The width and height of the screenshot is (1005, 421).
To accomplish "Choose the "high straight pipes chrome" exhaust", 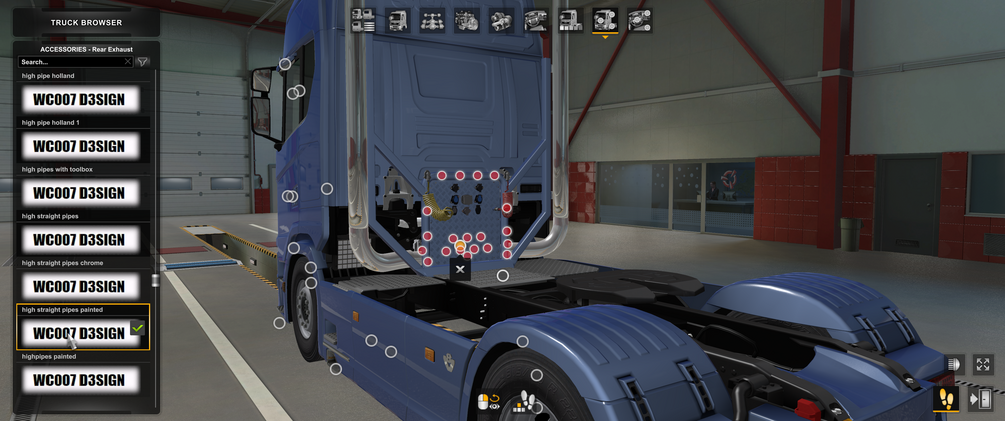I will click(79, 287).
